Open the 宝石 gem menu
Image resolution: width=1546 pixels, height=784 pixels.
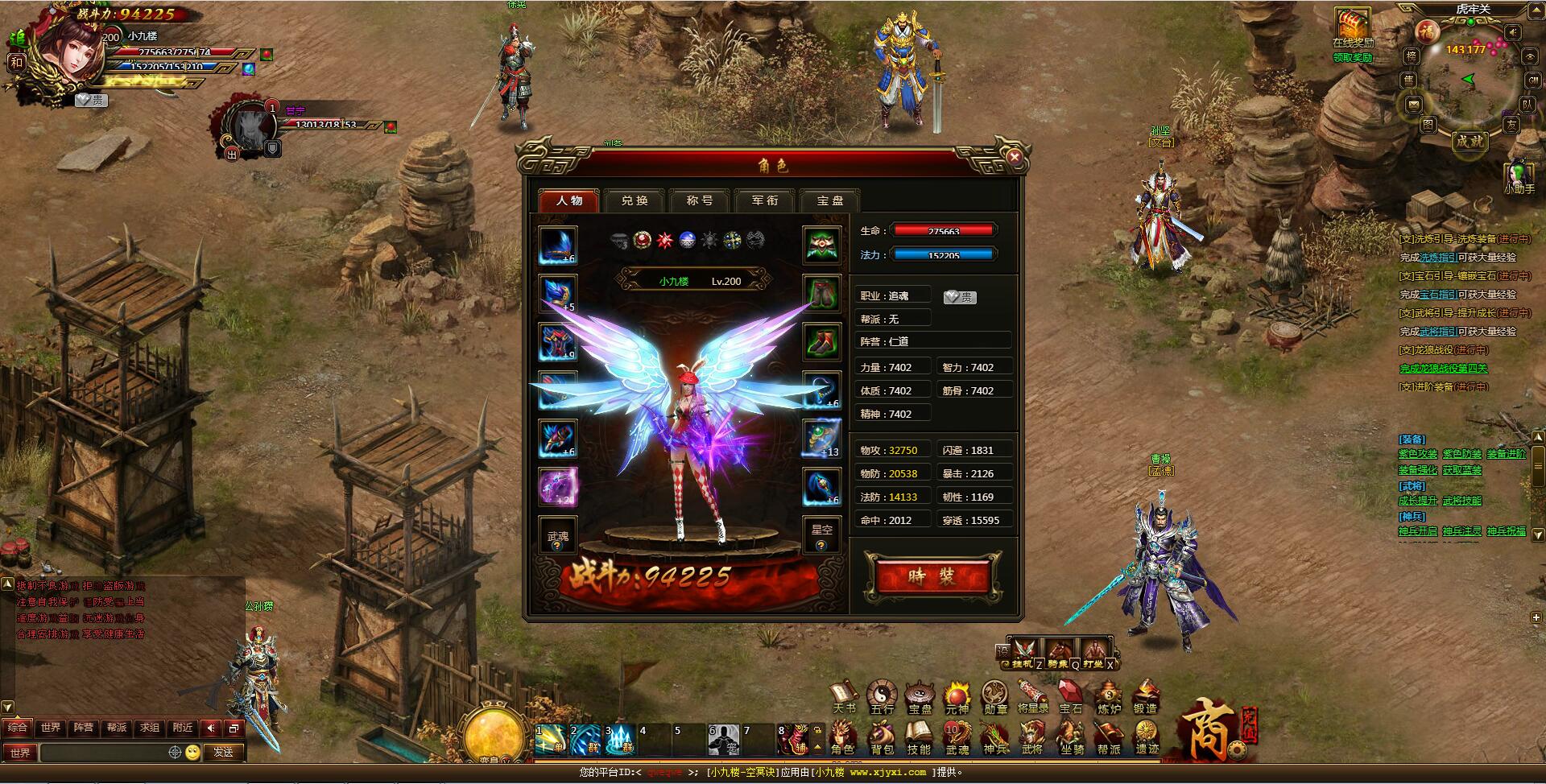1070,698
